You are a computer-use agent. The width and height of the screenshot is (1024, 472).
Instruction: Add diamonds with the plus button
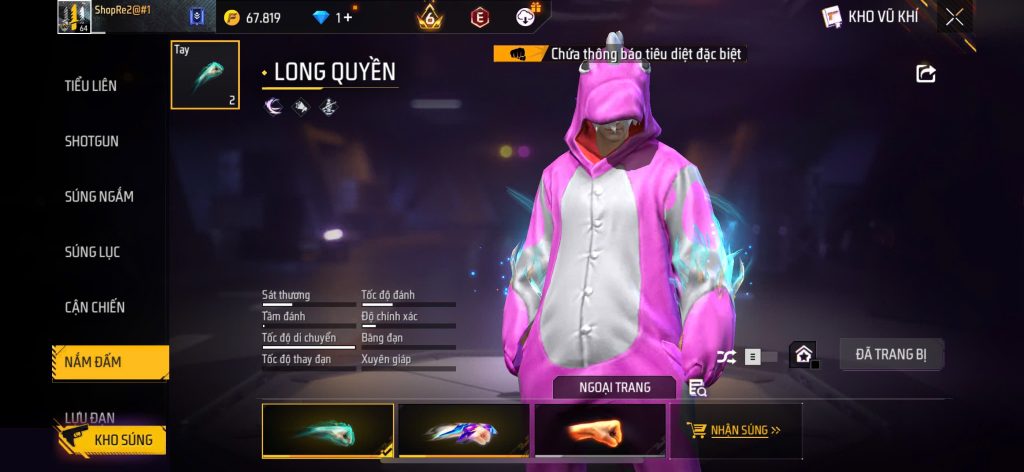[x=348, y=17]
